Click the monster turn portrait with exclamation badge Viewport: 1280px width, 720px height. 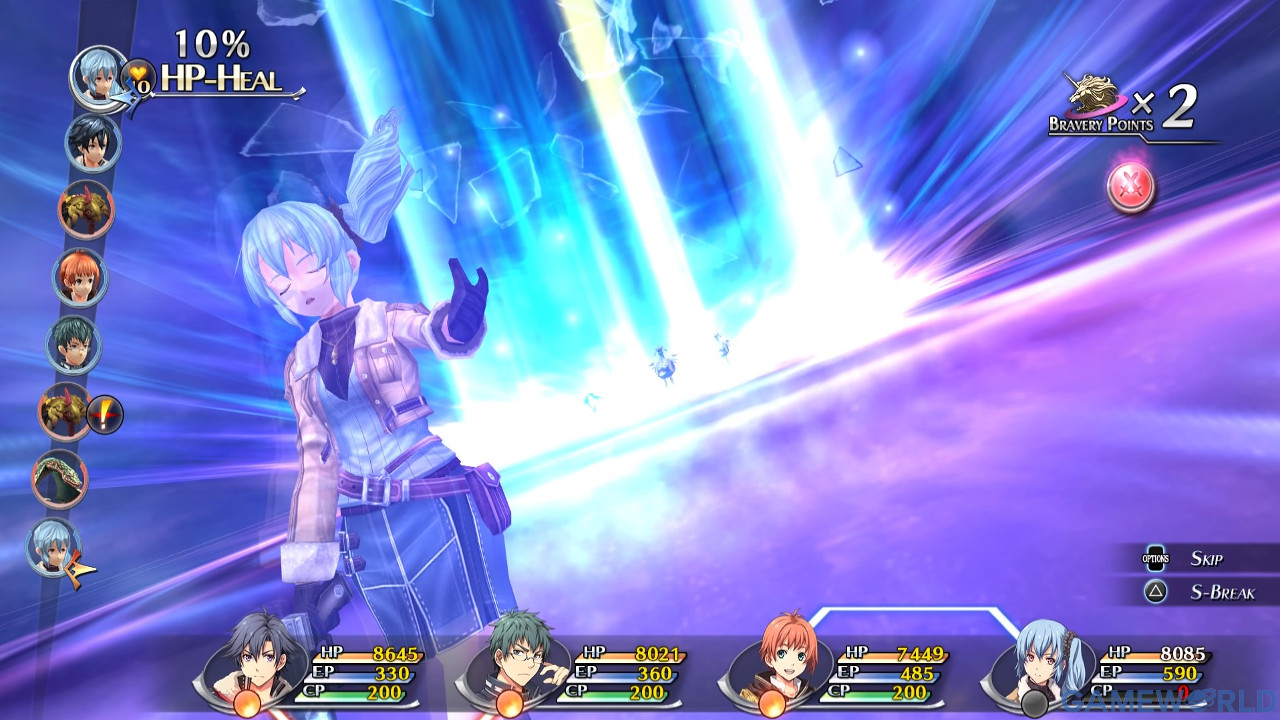pyautogui.click(x=67, y=410)
